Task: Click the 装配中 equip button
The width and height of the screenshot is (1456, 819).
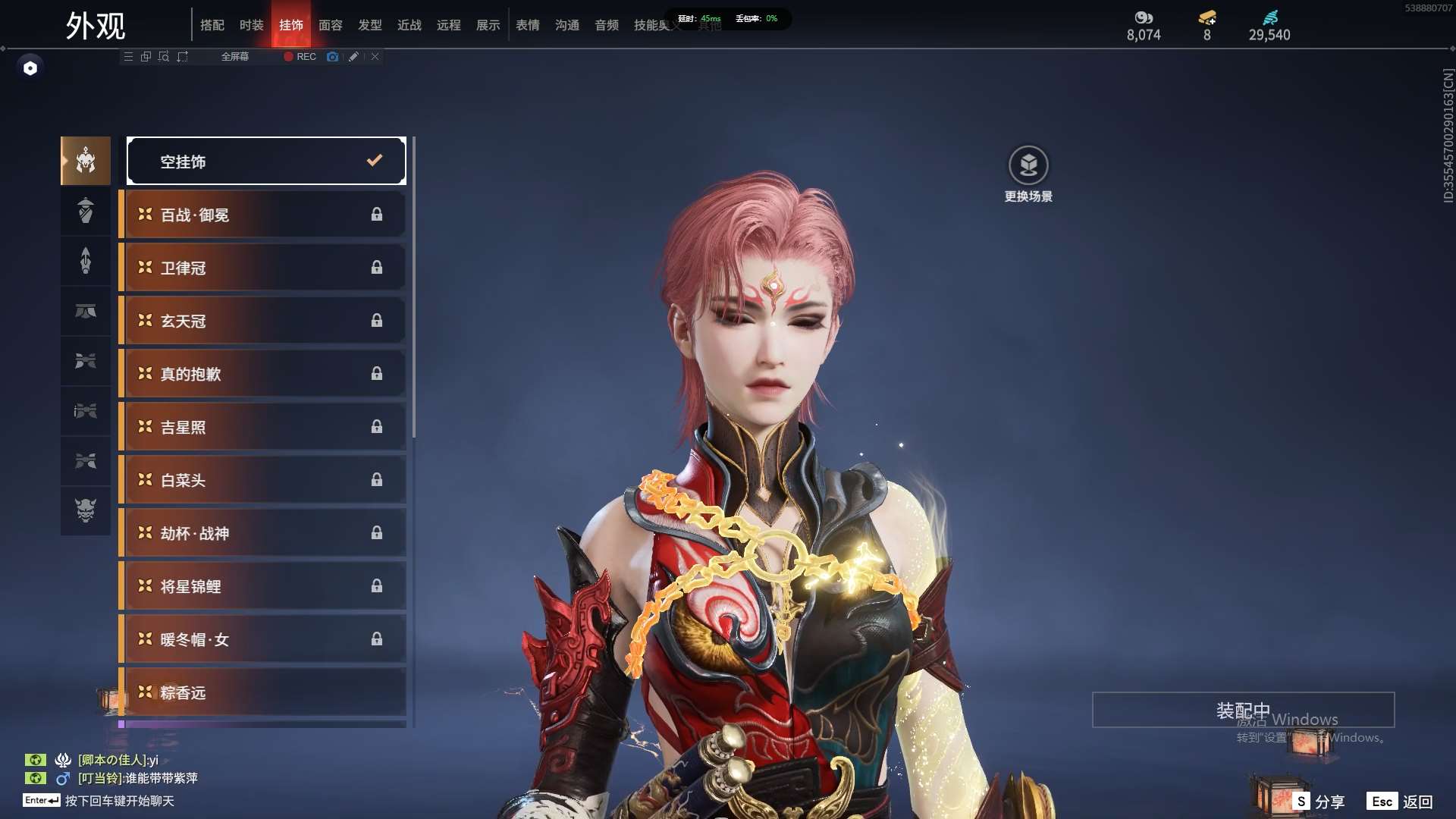Action: point(1243,710)
